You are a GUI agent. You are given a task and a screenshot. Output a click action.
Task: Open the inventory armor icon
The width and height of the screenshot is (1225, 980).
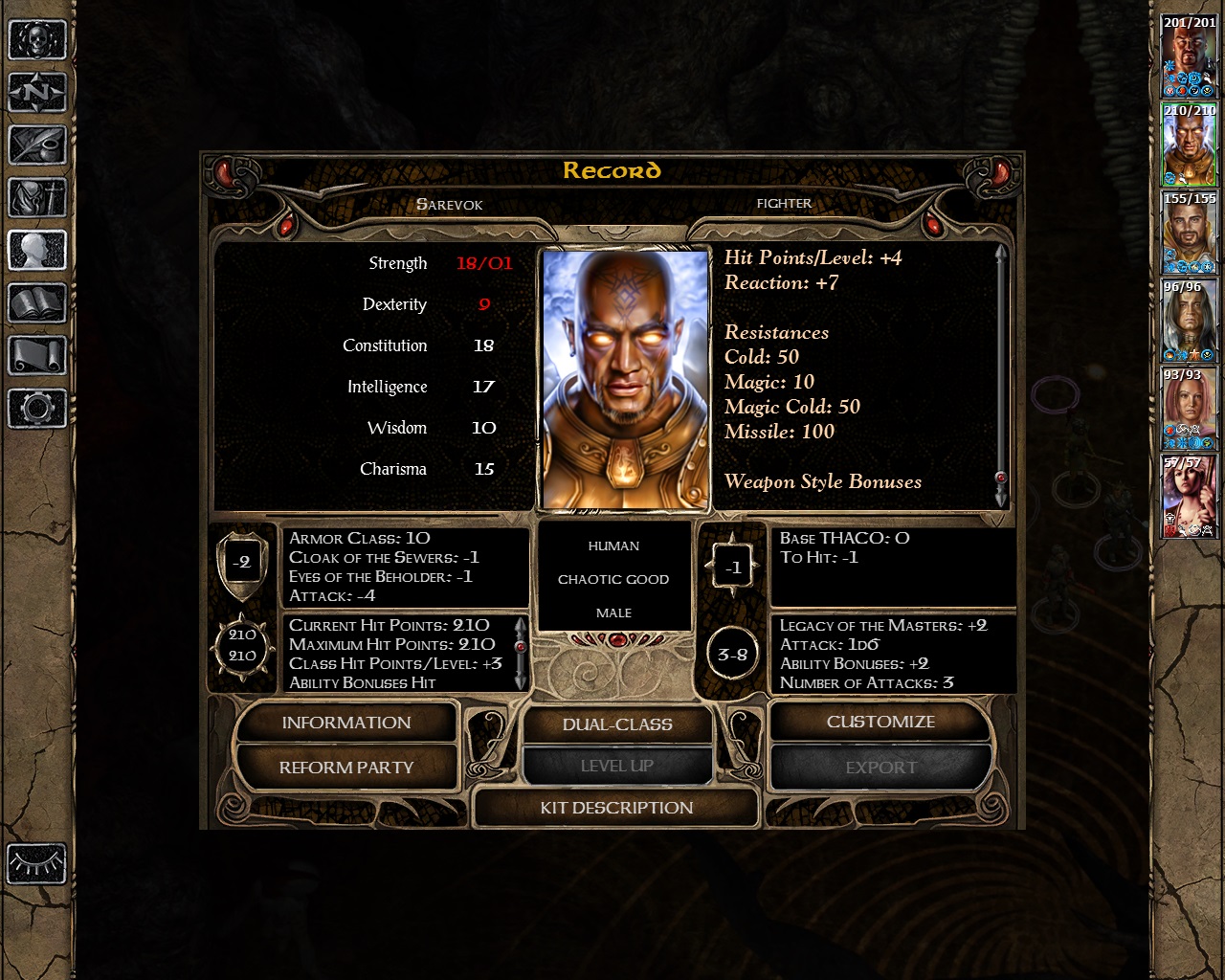37,198
